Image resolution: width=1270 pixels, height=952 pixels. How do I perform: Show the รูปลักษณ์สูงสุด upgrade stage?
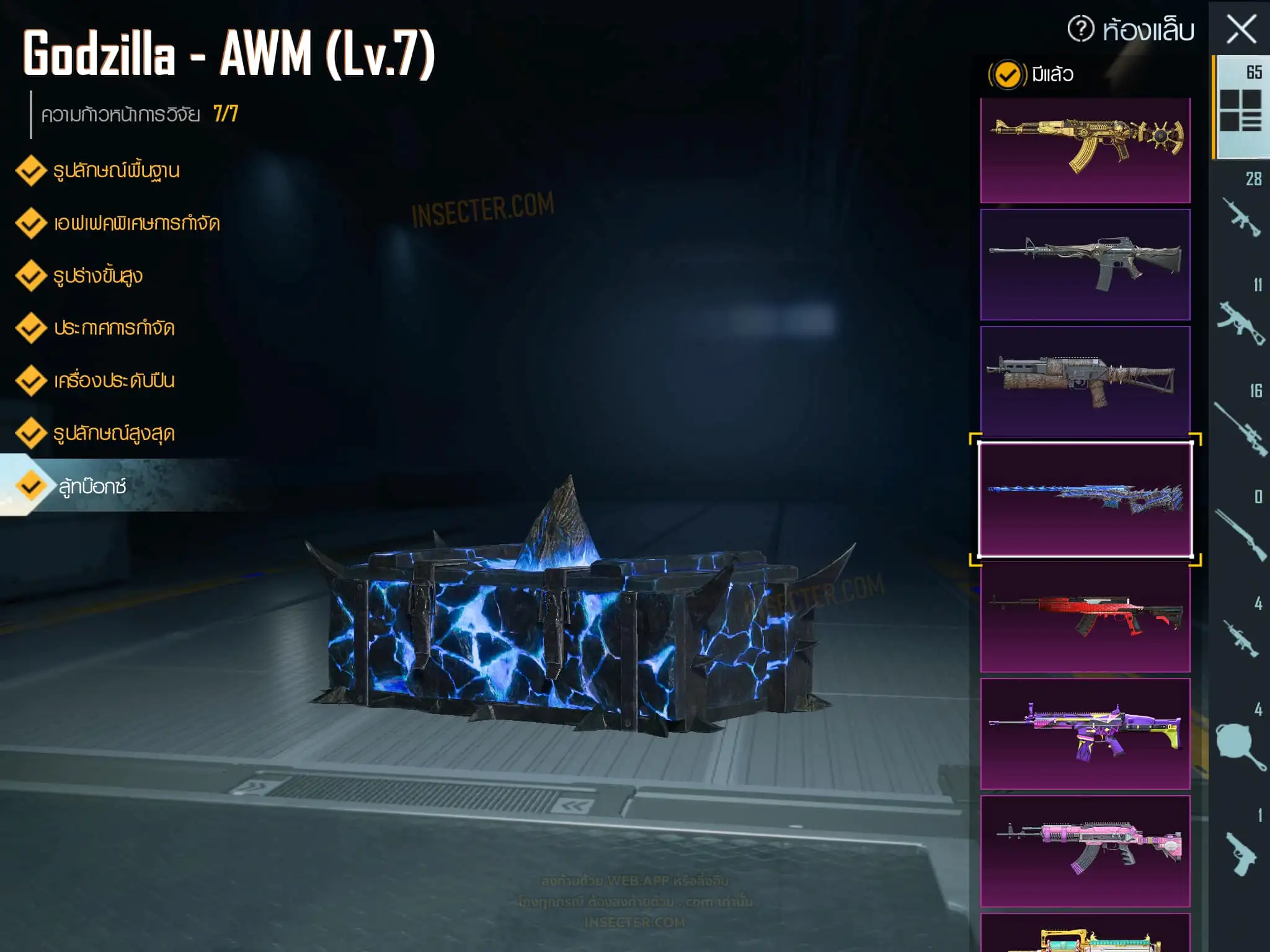click(x=113, y=433)
